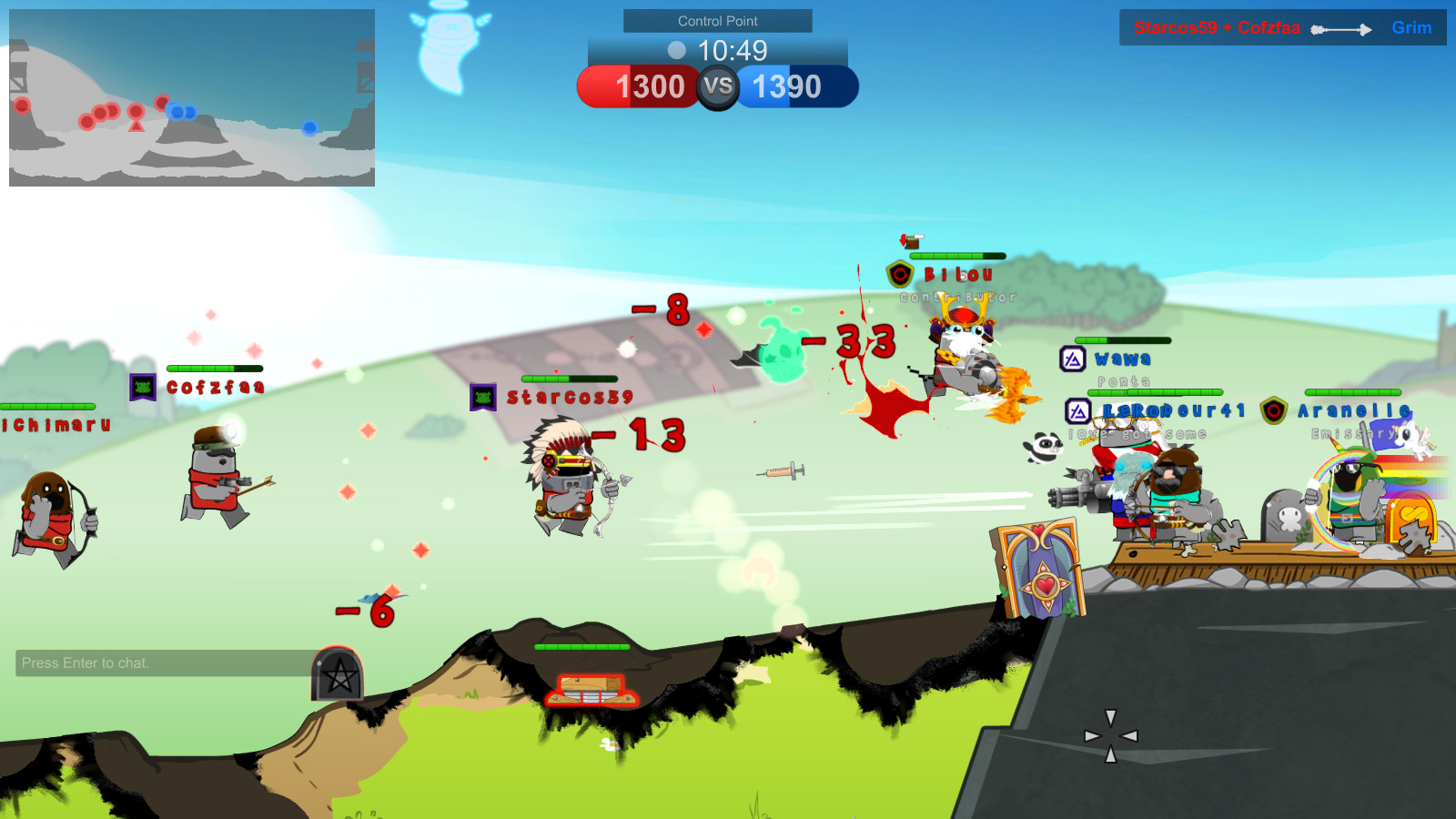Image resolution: width=1456 pixels, height=819 pixels.
Task: Click the badge icon next to Cofzfaa
Action: (x=143, y=386)
